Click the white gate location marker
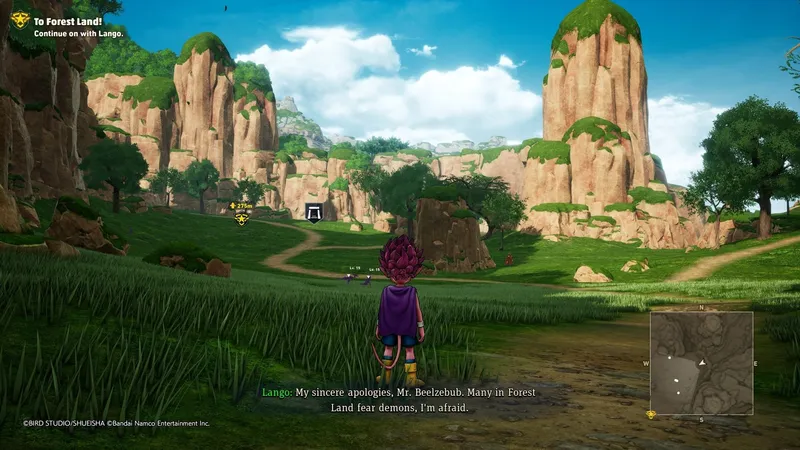800x450 pixels. pyautogui.click(x=315, y=212)
